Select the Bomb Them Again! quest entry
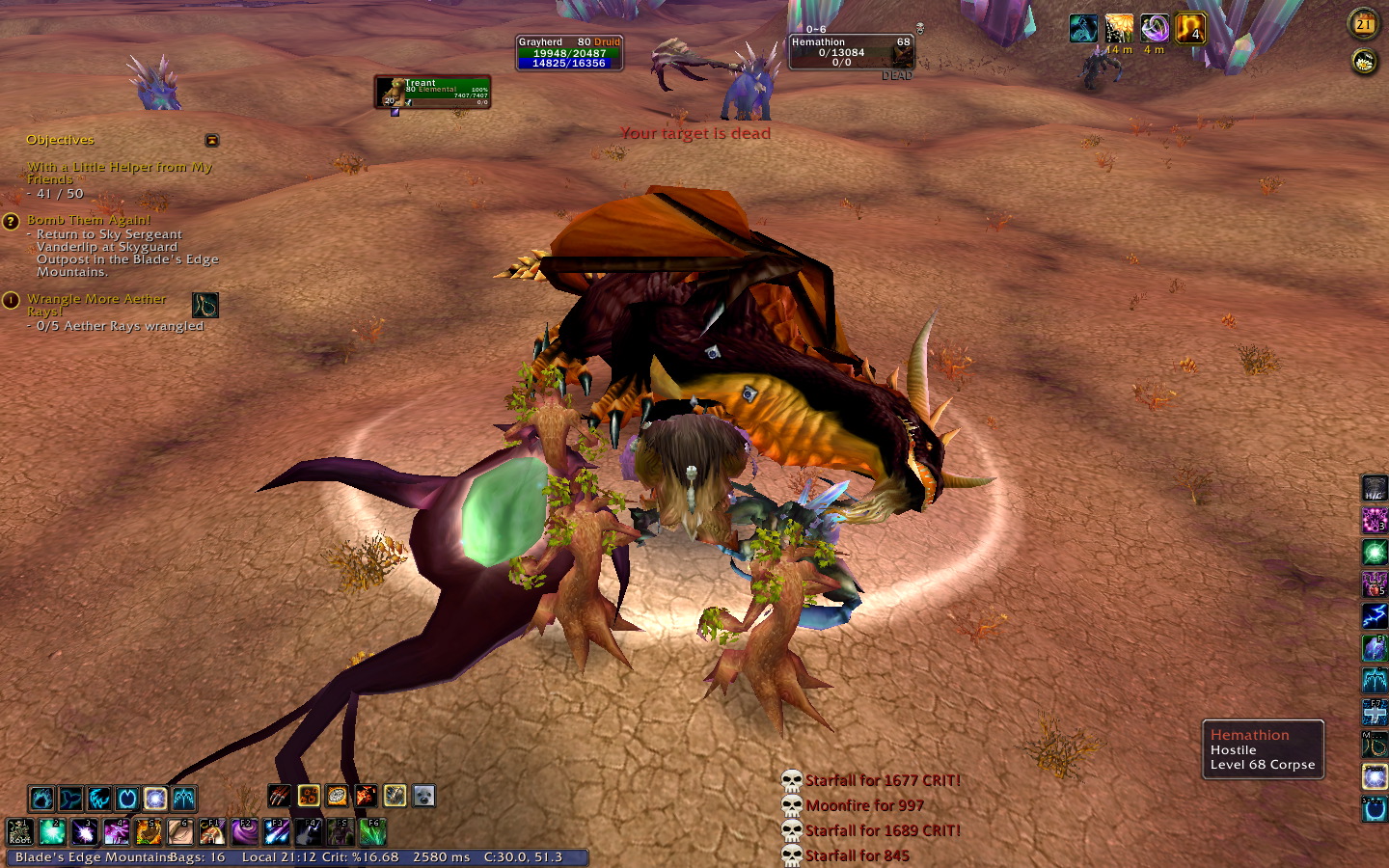This screenshot has width=1389, height=868. [89, 220]
